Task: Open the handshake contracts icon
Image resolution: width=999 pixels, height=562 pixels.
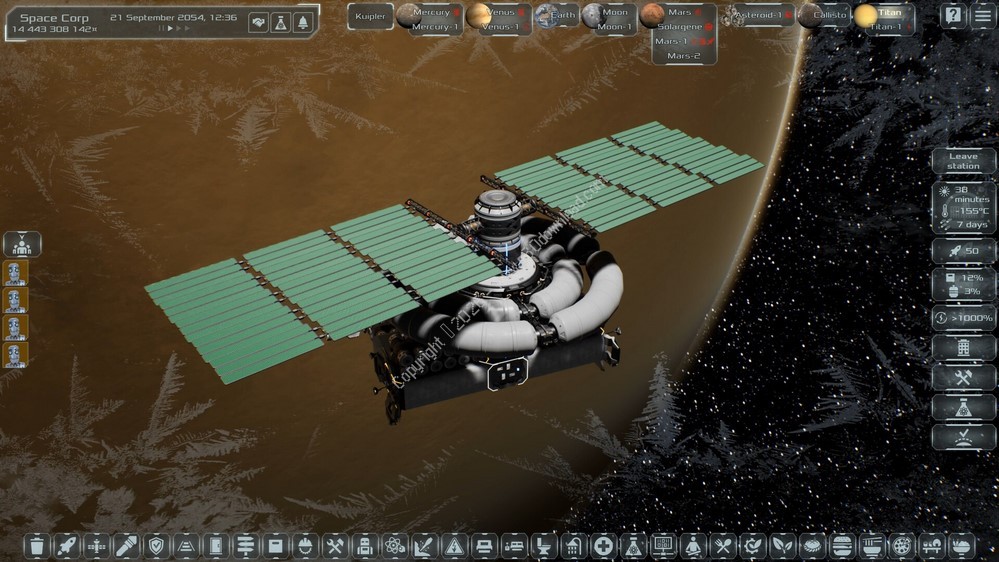Action: [x=258, y=22]
